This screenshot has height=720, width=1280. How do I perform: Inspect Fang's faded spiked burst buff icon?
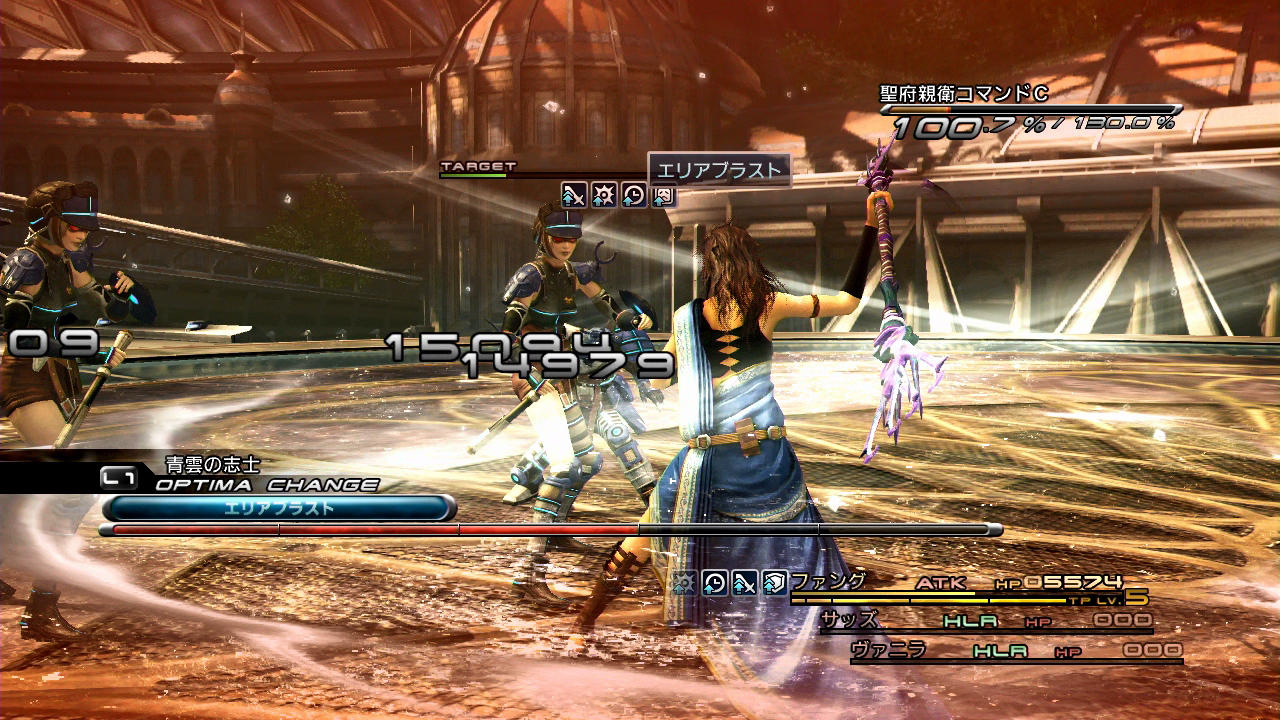pos(684,583)
